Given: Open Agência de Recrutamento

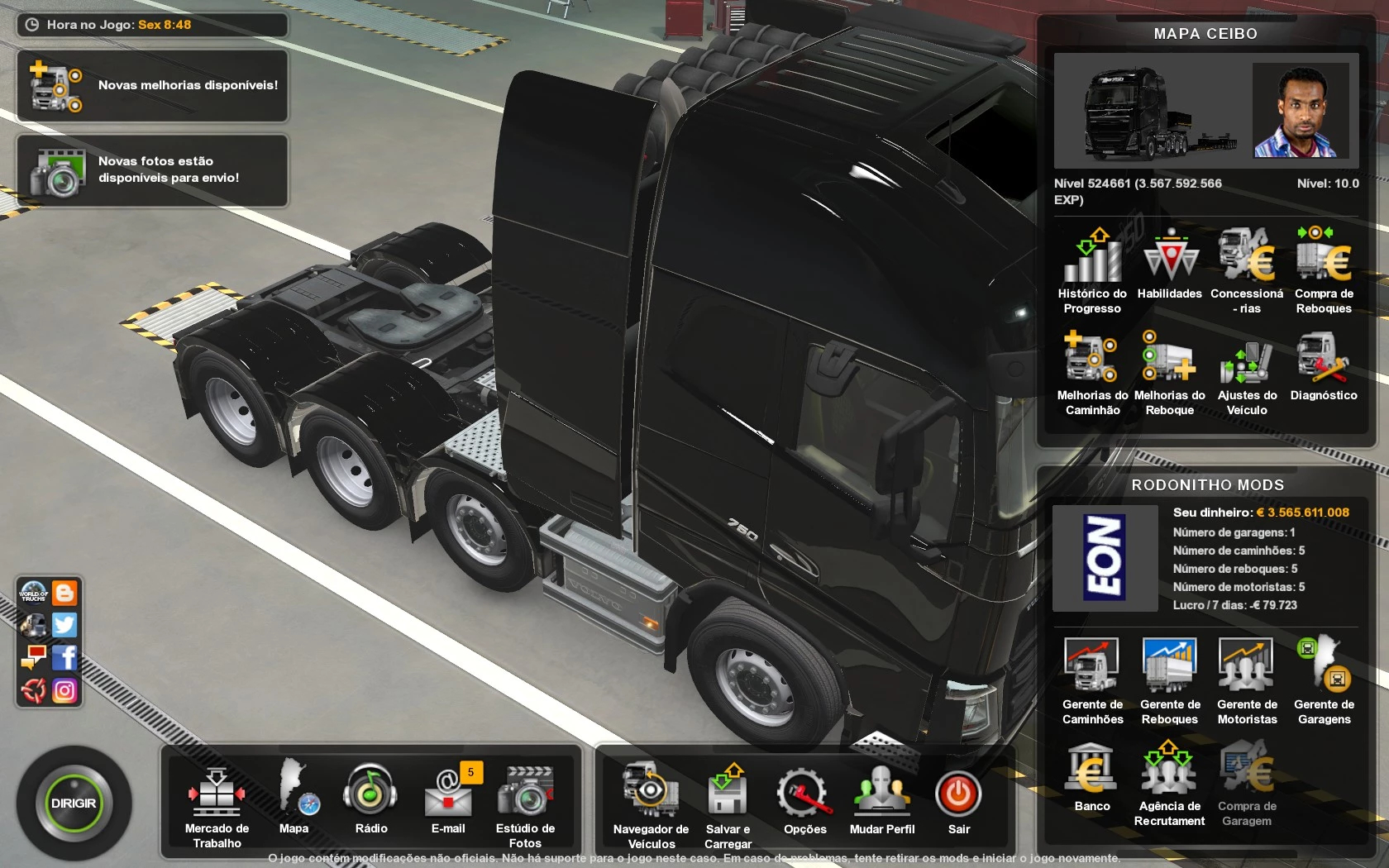Looking at the screenshot, I should 1169,783.
